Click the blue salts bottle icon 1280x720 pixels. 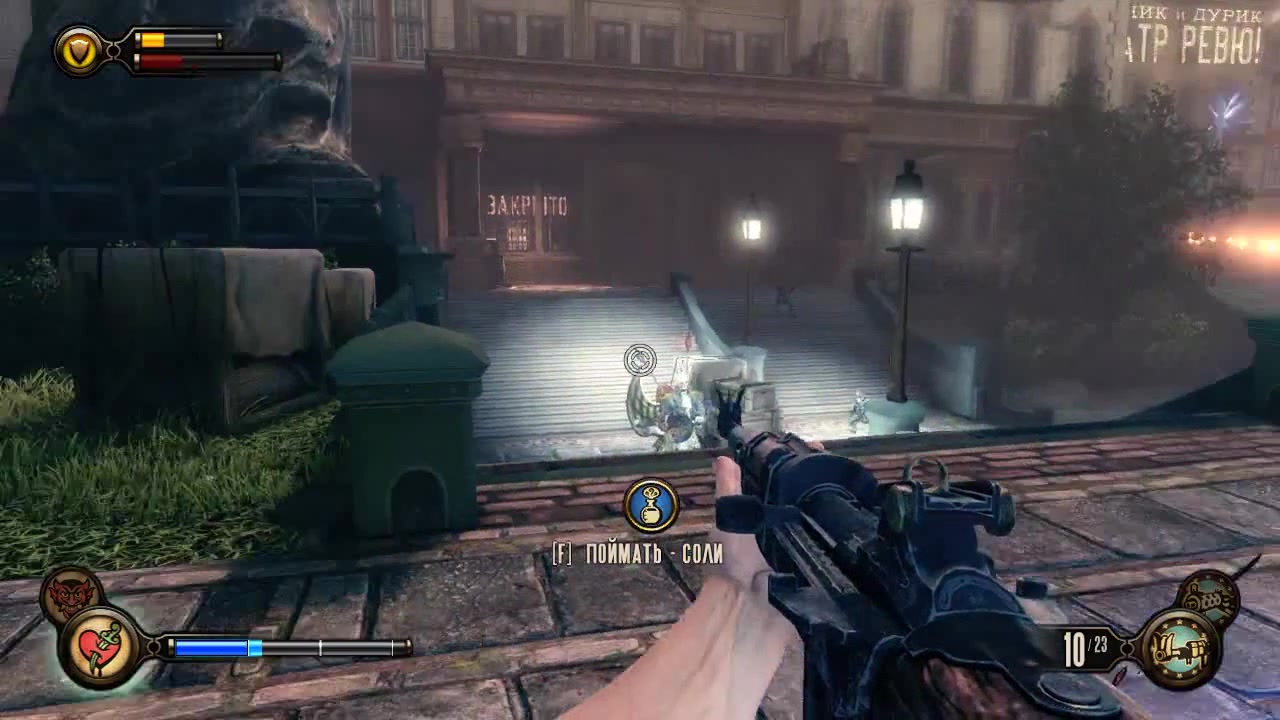651,505
